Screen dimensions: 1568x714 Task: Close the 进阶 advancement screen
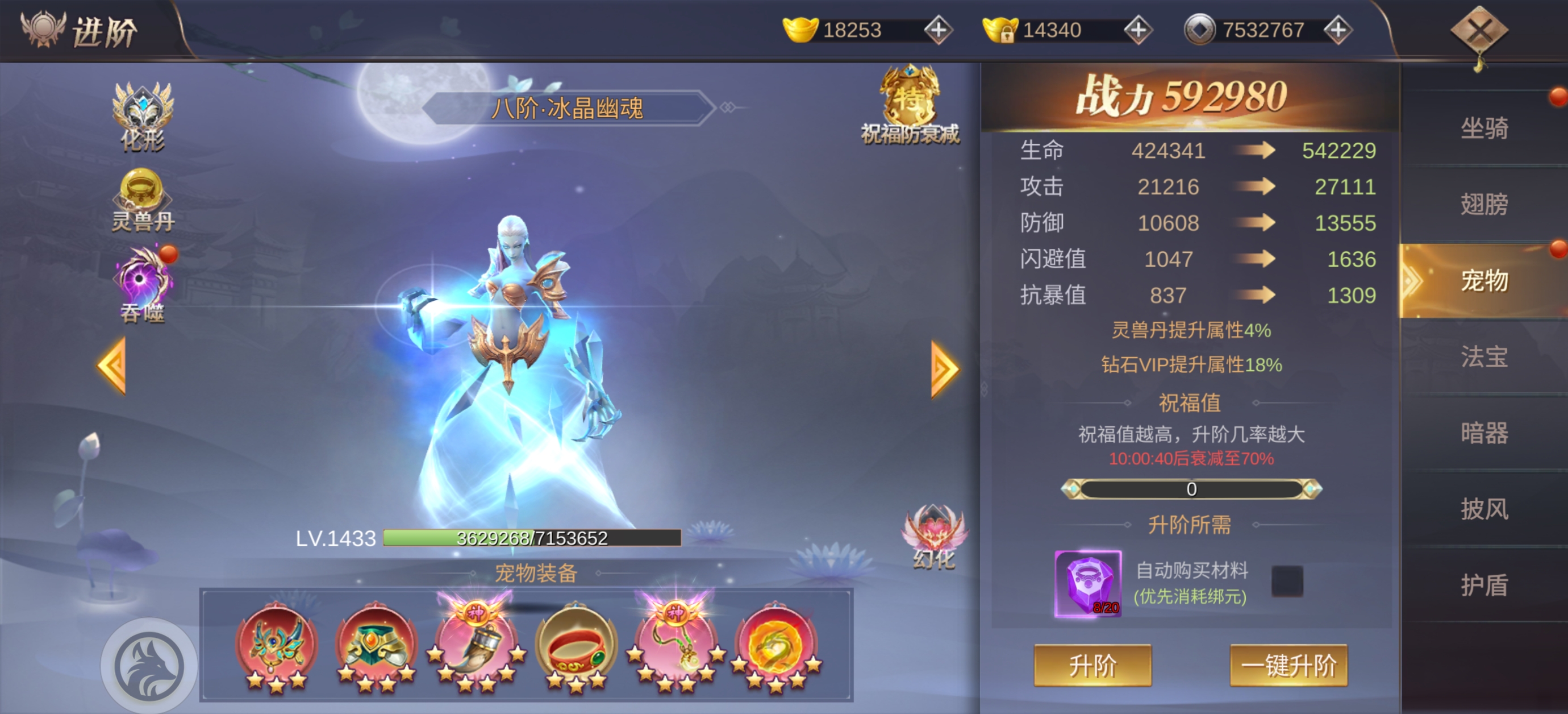1479,31
